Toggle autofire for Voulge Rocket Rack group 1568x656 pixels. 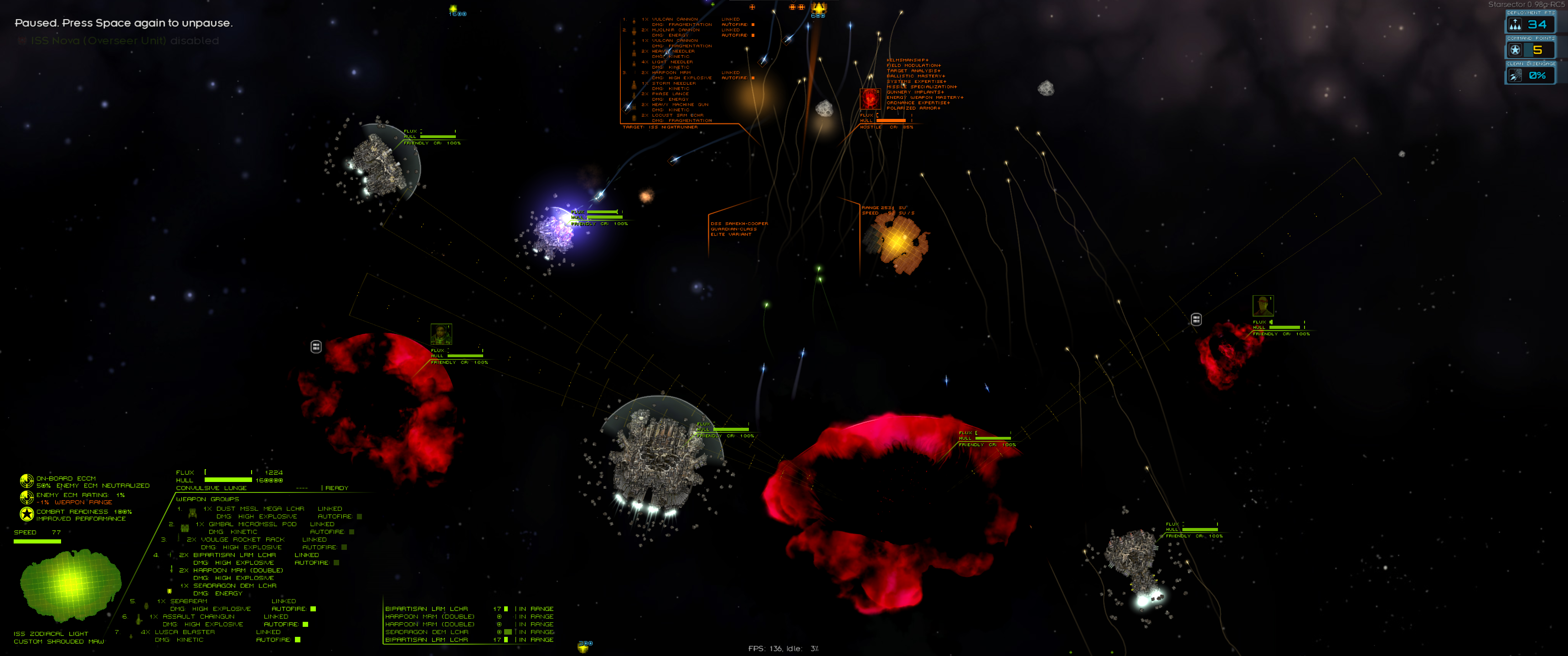pyautogui.click(x=344, y=547)
